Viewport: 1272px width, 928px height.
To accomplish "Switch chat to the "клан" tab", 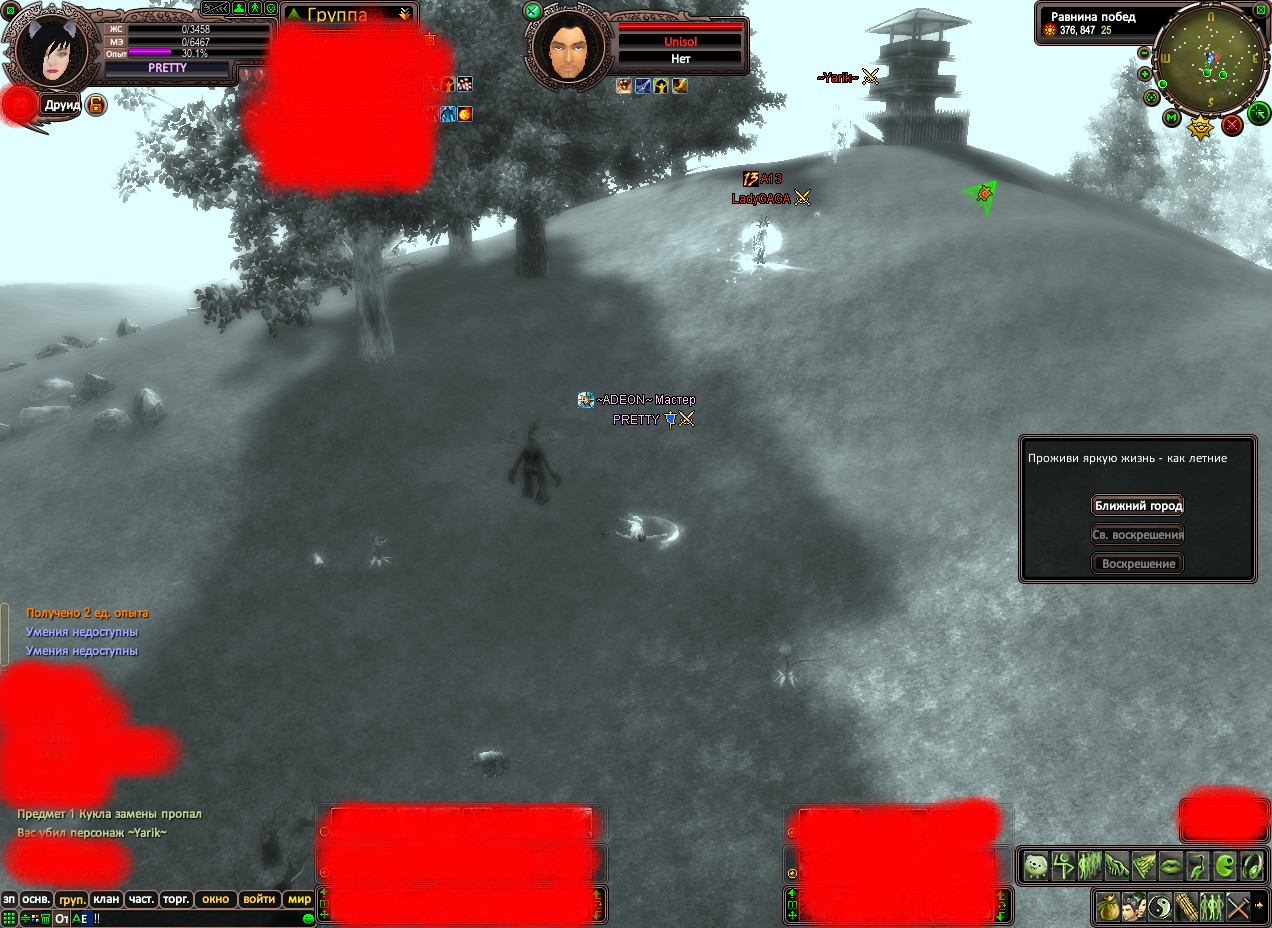I will coord(106,899).
